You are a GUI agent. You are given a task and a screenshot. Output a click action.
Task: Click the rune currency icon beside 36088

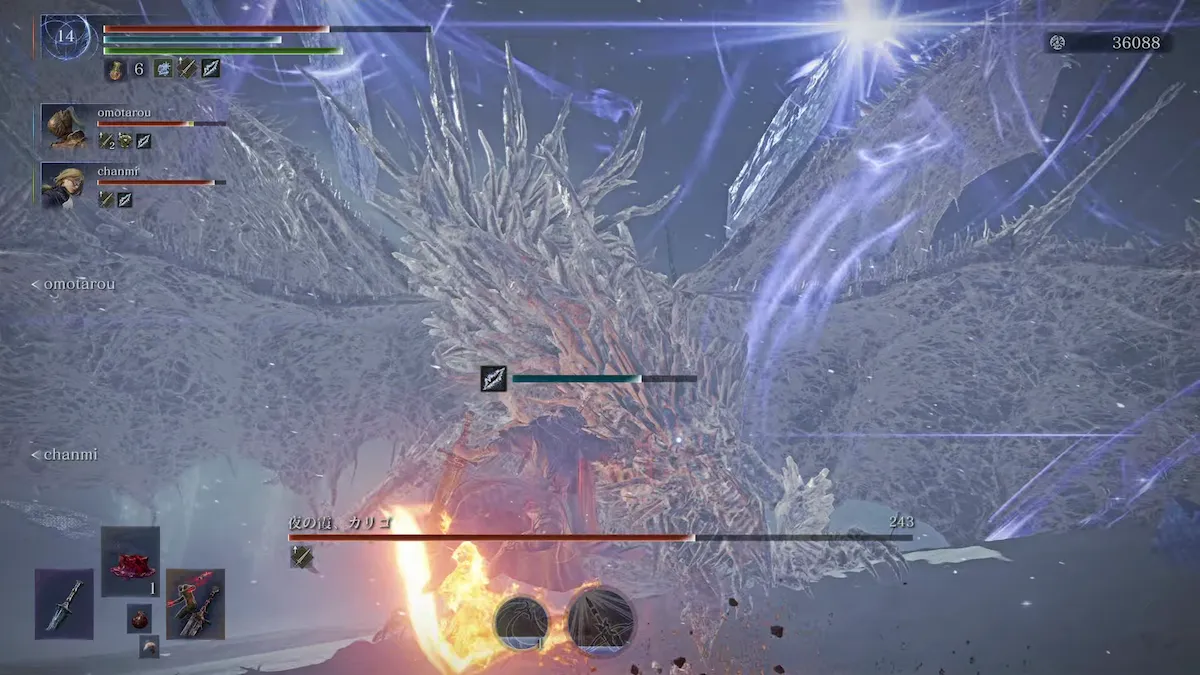tap(1058, 43)
